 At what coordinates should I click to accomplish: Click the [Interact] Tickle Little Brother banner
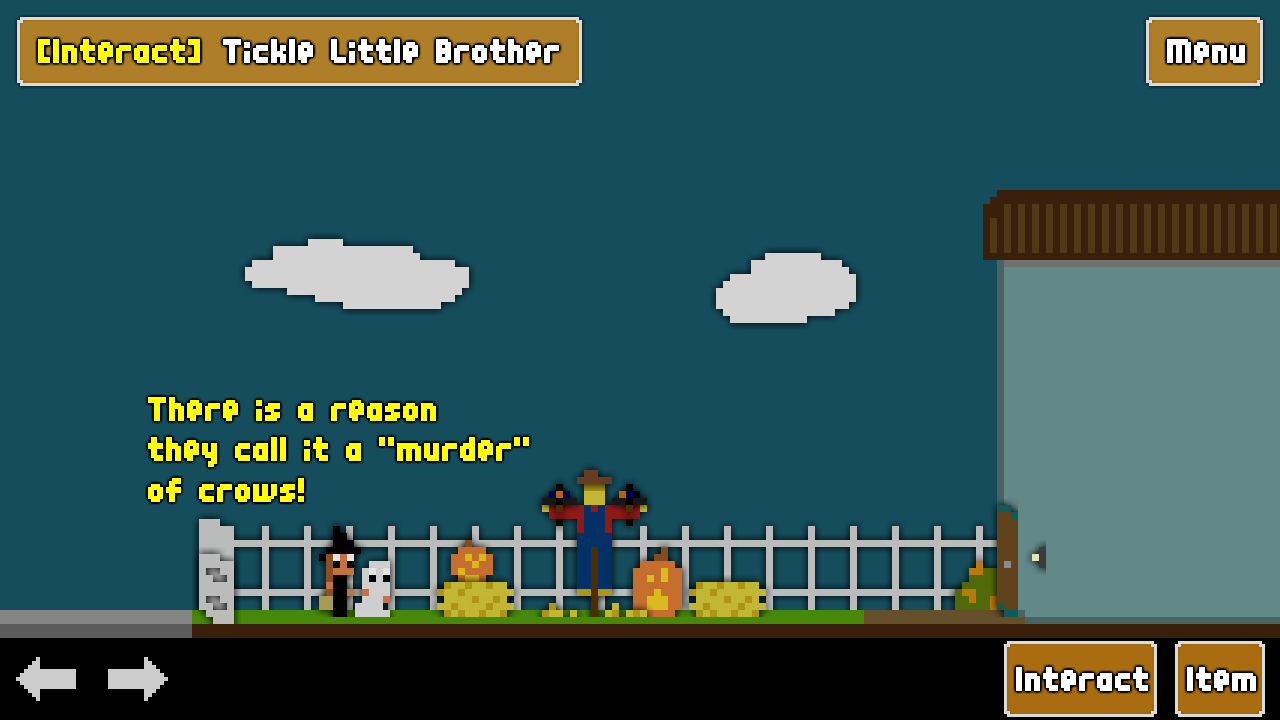point(298,52)
